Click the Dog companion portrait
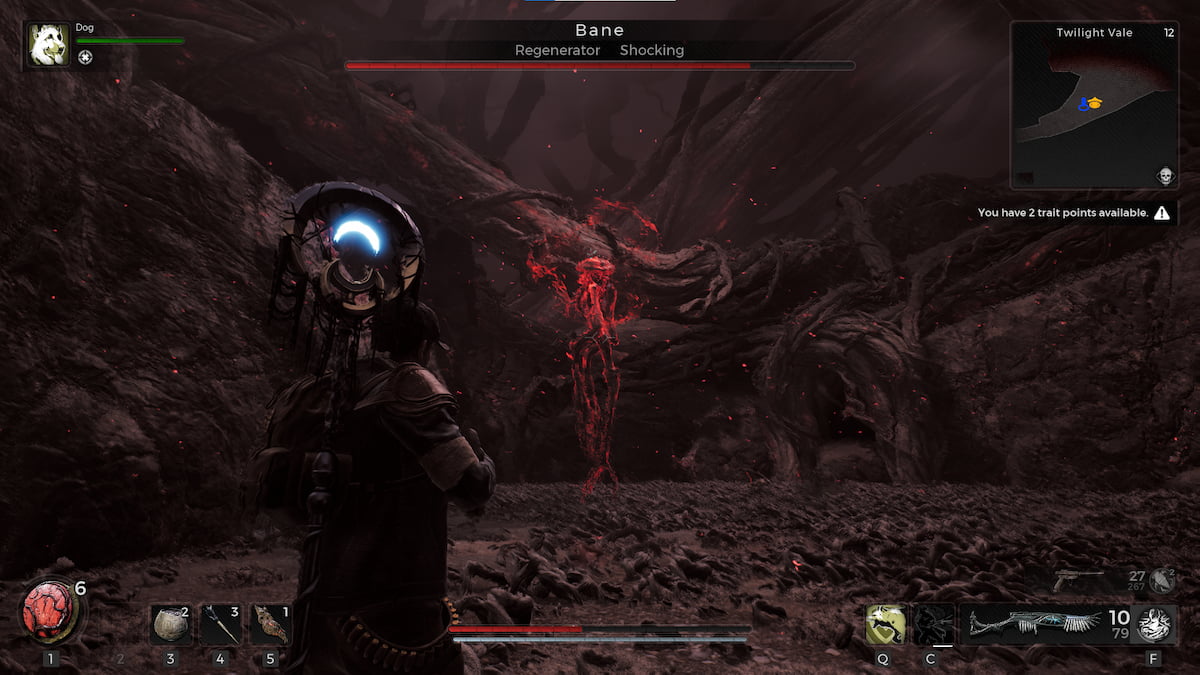 pos(49,45)
